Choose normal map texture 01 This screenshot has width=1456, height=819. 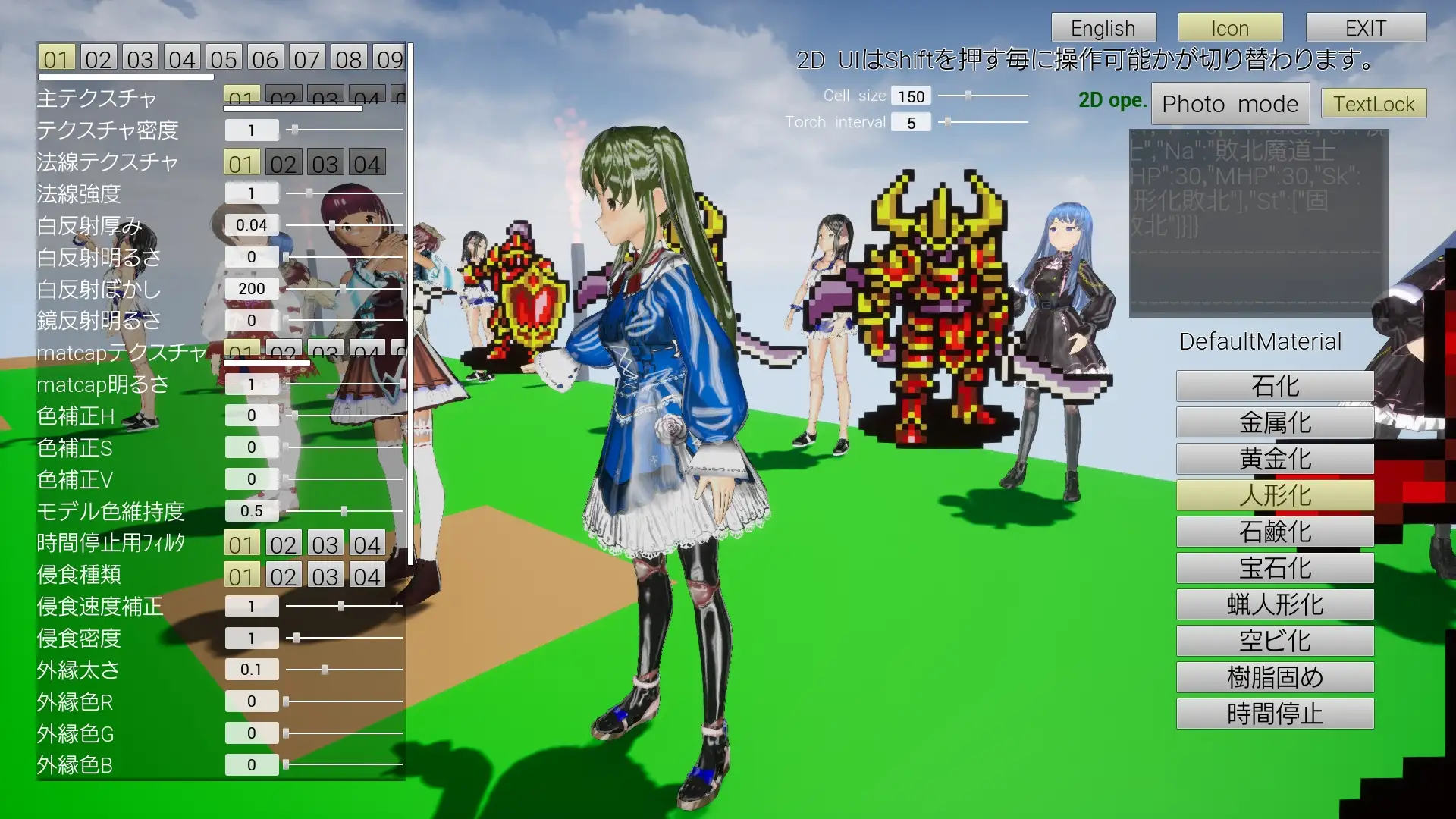click(243, 162)
